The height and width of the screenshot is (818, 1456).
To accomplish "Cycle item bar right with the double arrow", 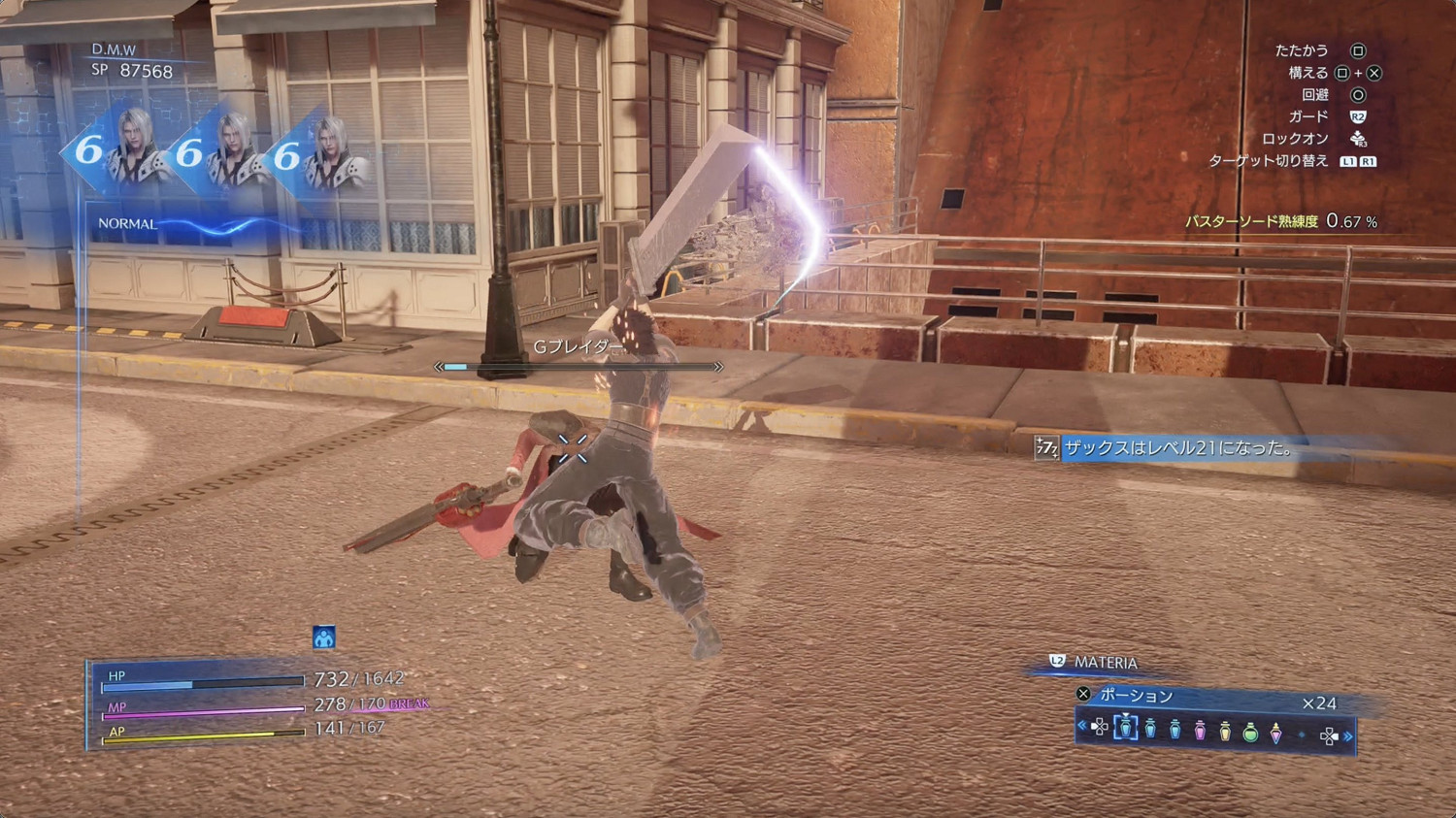I will coord(1348,736).
